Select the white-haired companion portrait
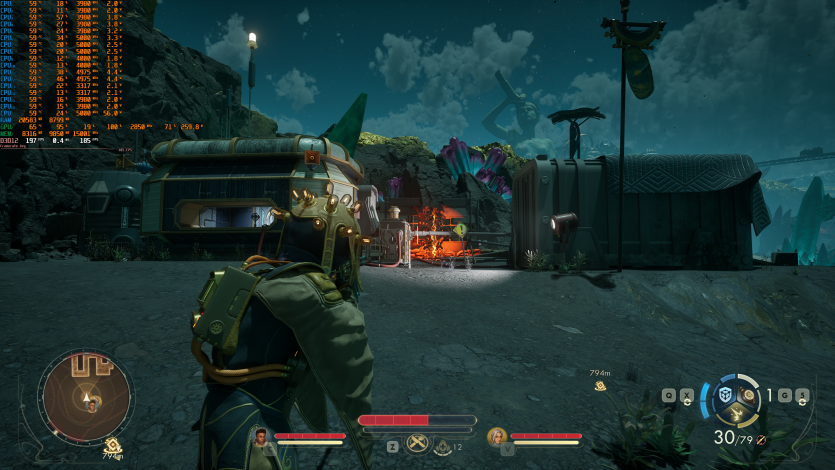The image size is (835, 470). click(497, 436)
